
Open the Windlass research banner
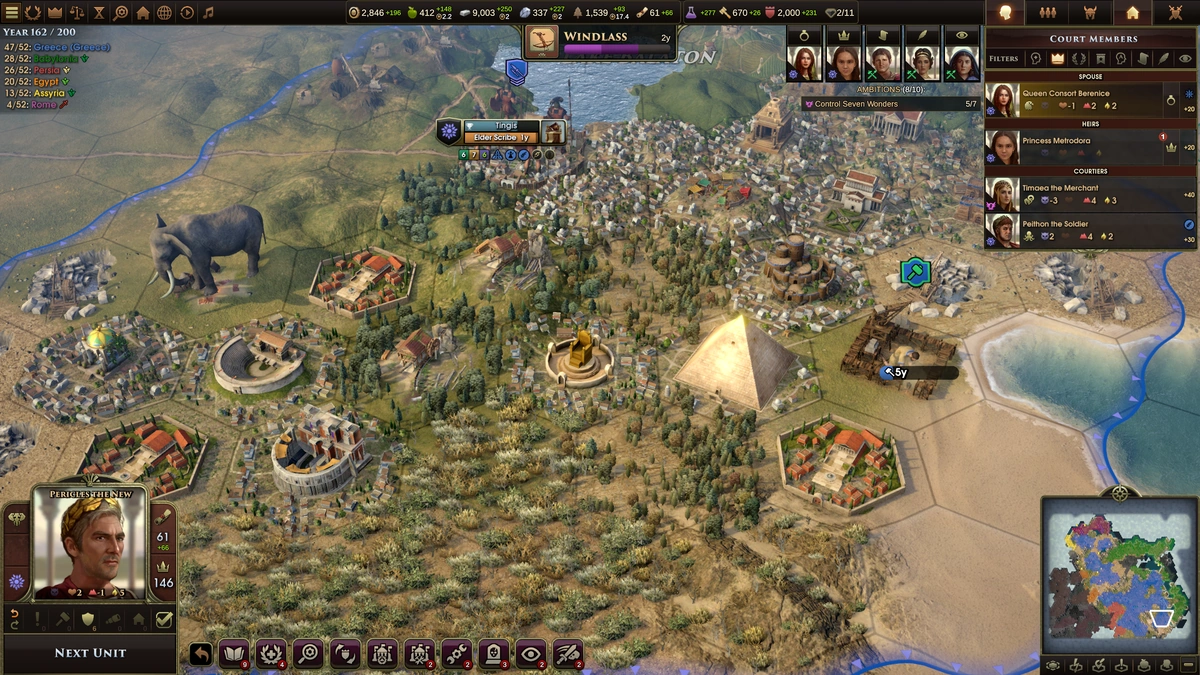coord(600,41)
